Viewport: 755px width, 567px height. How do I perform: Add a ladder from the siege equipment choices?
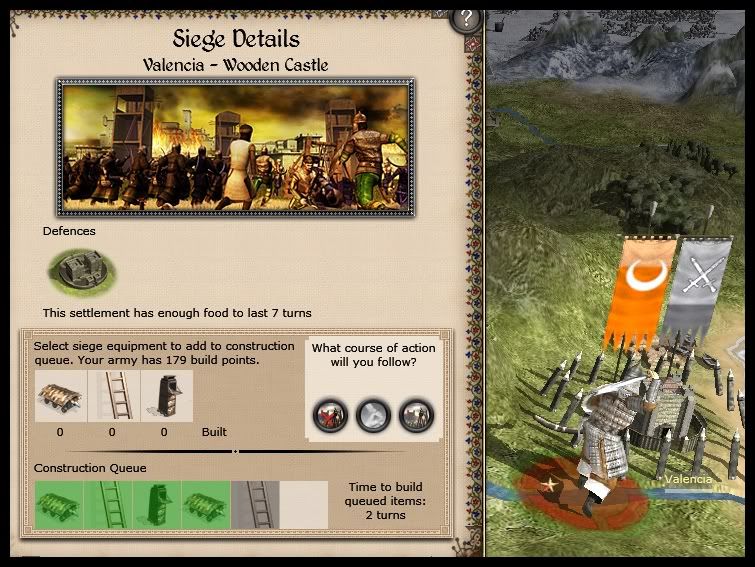click(x=112, y=397)
